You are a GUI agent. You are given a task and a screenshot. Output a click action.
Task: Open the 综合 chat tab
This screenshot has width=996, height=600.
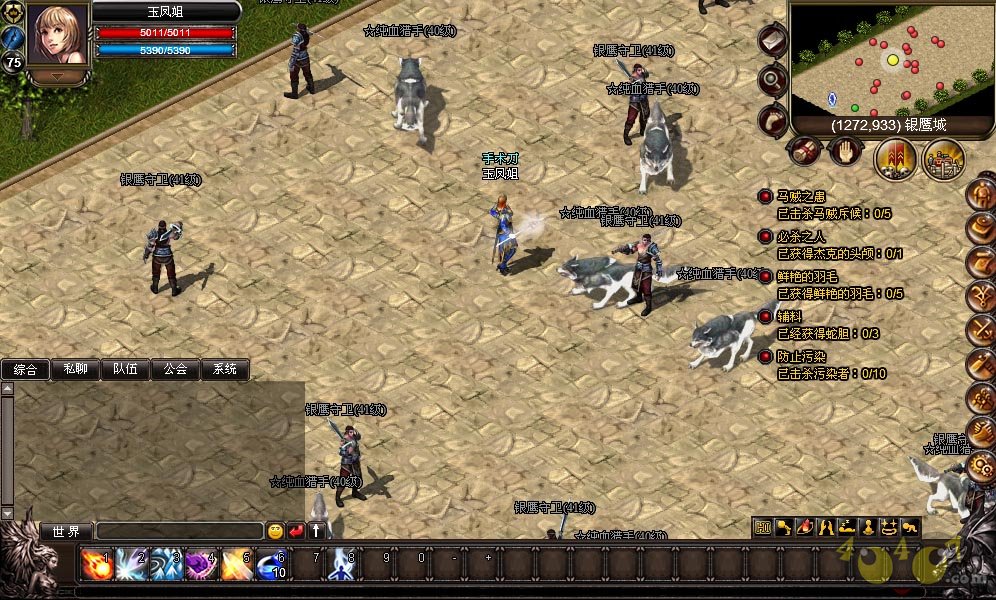25,369
